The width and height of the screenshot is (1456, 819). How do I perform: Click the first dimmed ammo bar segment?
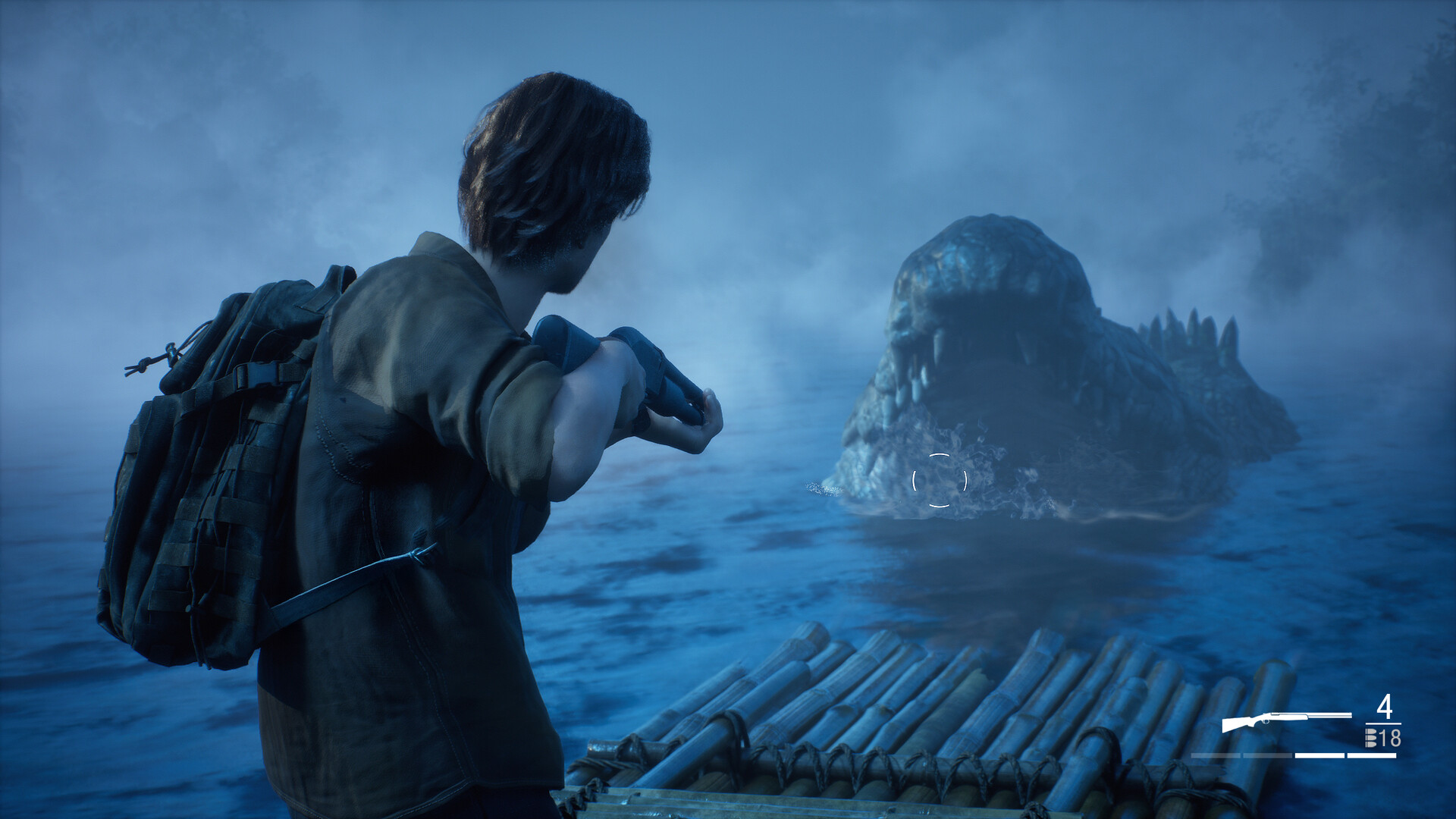click(1216, 755)
